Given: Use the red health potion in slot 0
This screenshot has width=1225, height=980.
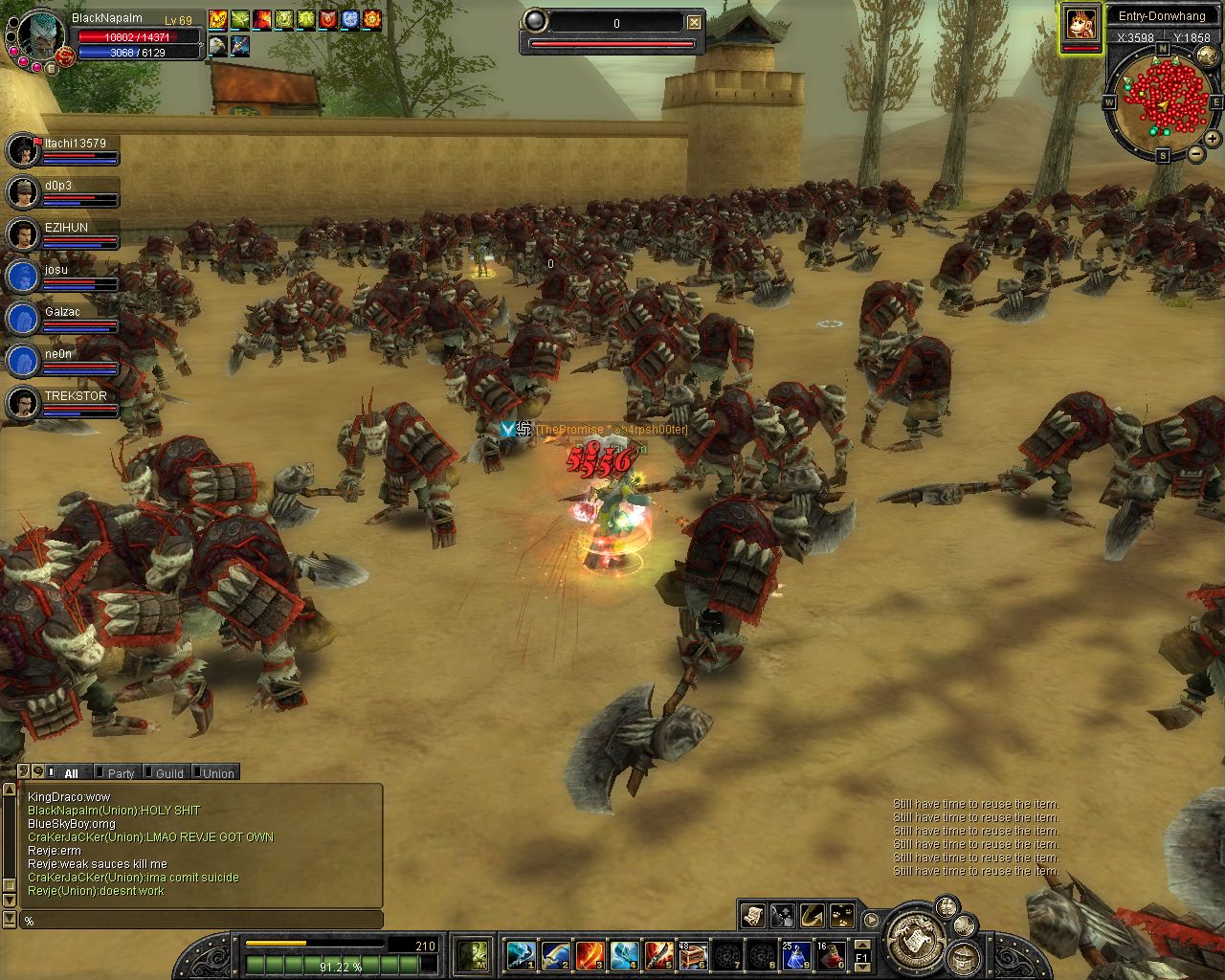Looking at the screenshot, I should tap(830, 954).
